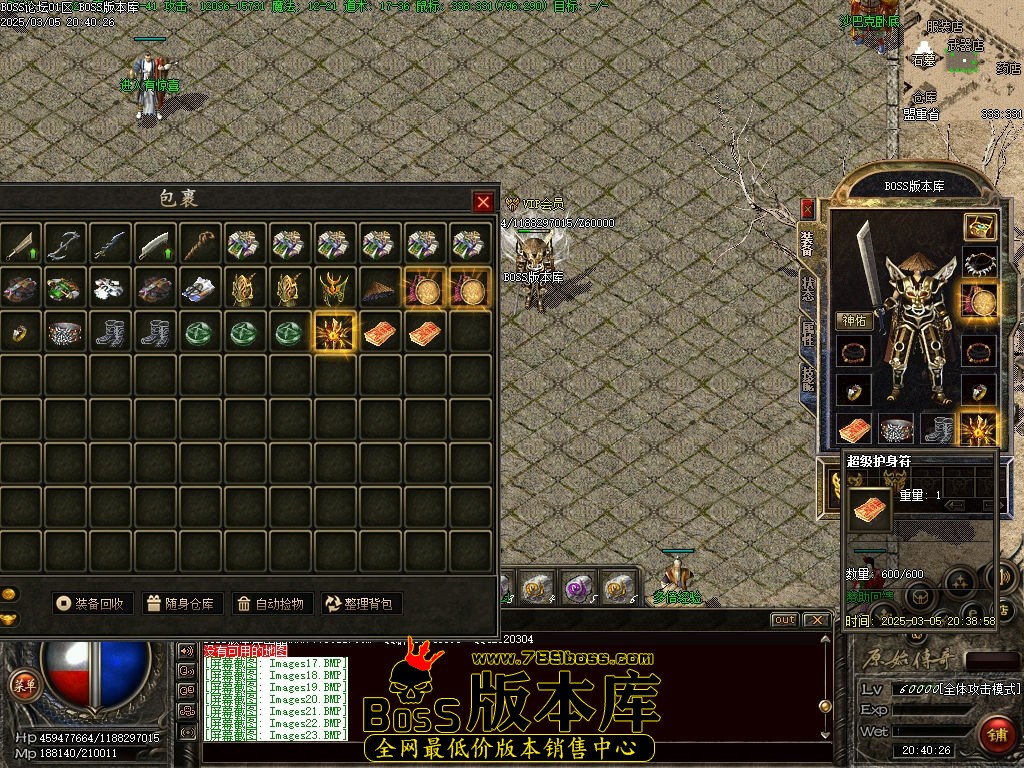The image size is (1024, 768).
Task: Select the glowing sun emblem in the bag
Action: [x=332, y=333]
